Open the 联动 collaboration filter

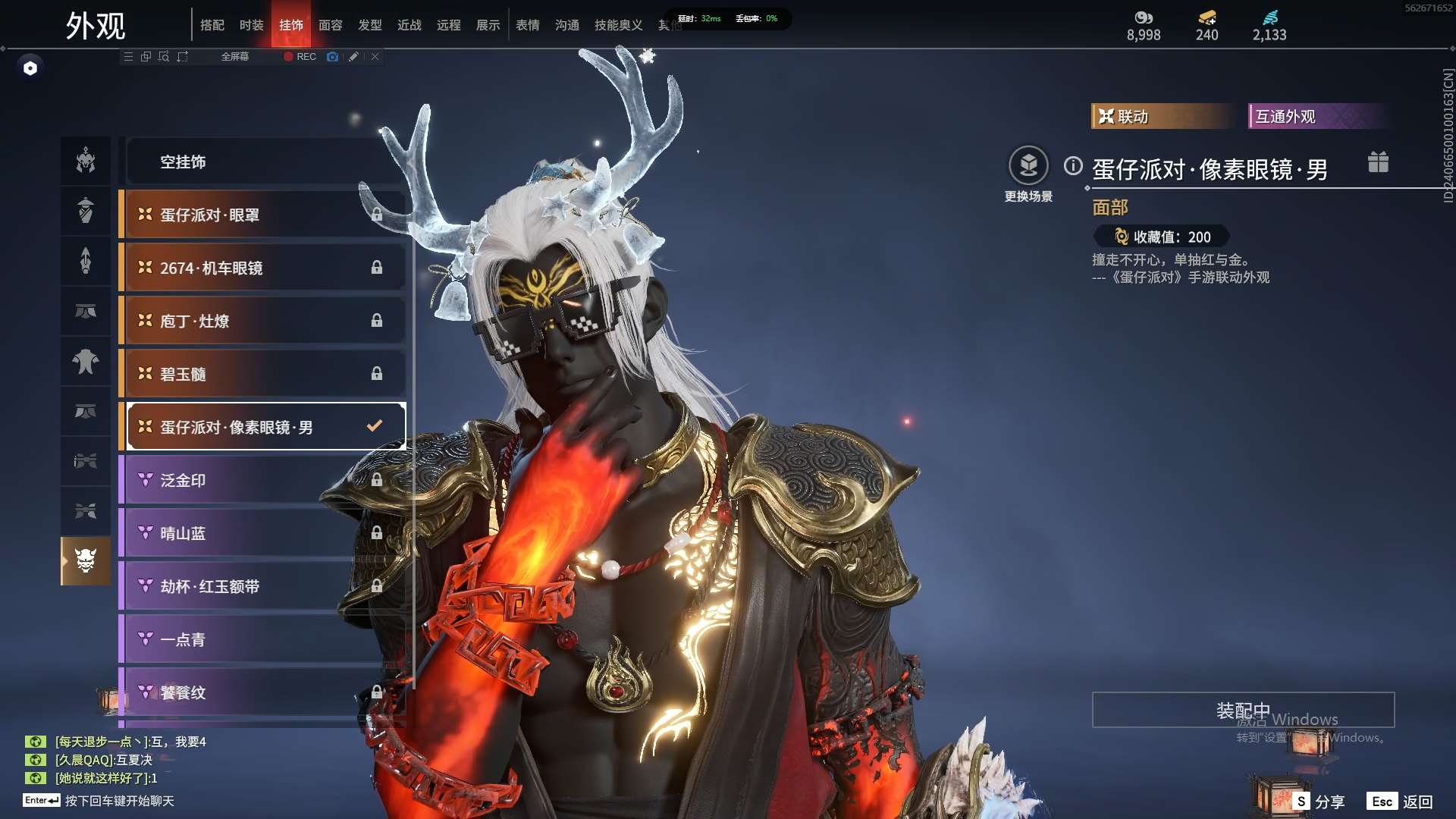pyautogui.click(x=1160, y=116)
